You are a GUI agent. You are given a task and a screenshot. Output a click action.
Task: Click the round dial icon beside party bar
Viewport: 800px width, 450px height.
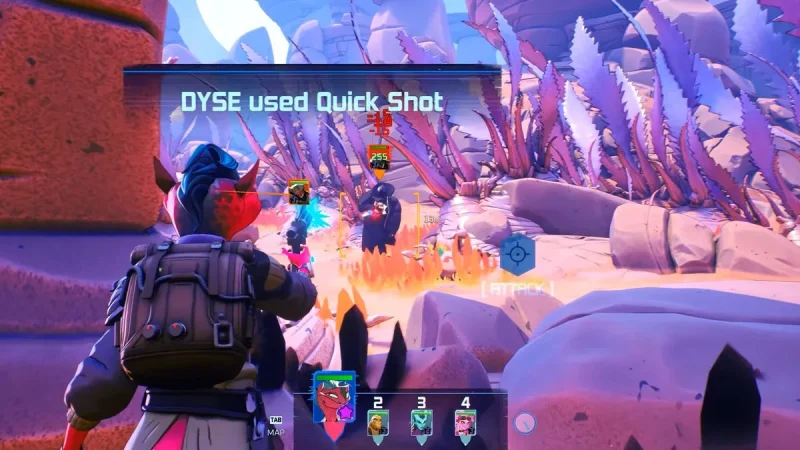[522, 423]
